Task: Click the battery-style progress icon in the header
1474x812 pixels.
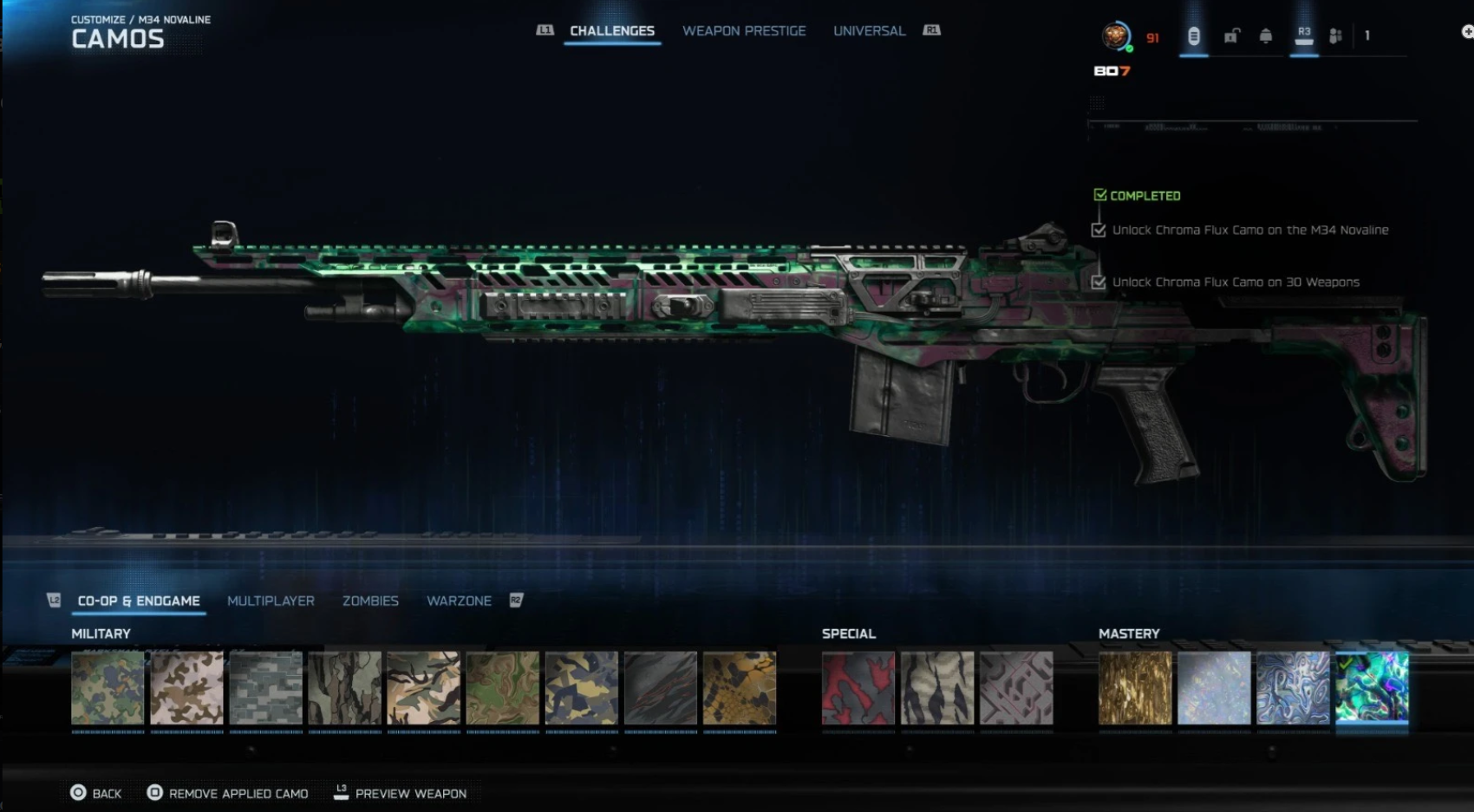Action: pos(1195,36)
